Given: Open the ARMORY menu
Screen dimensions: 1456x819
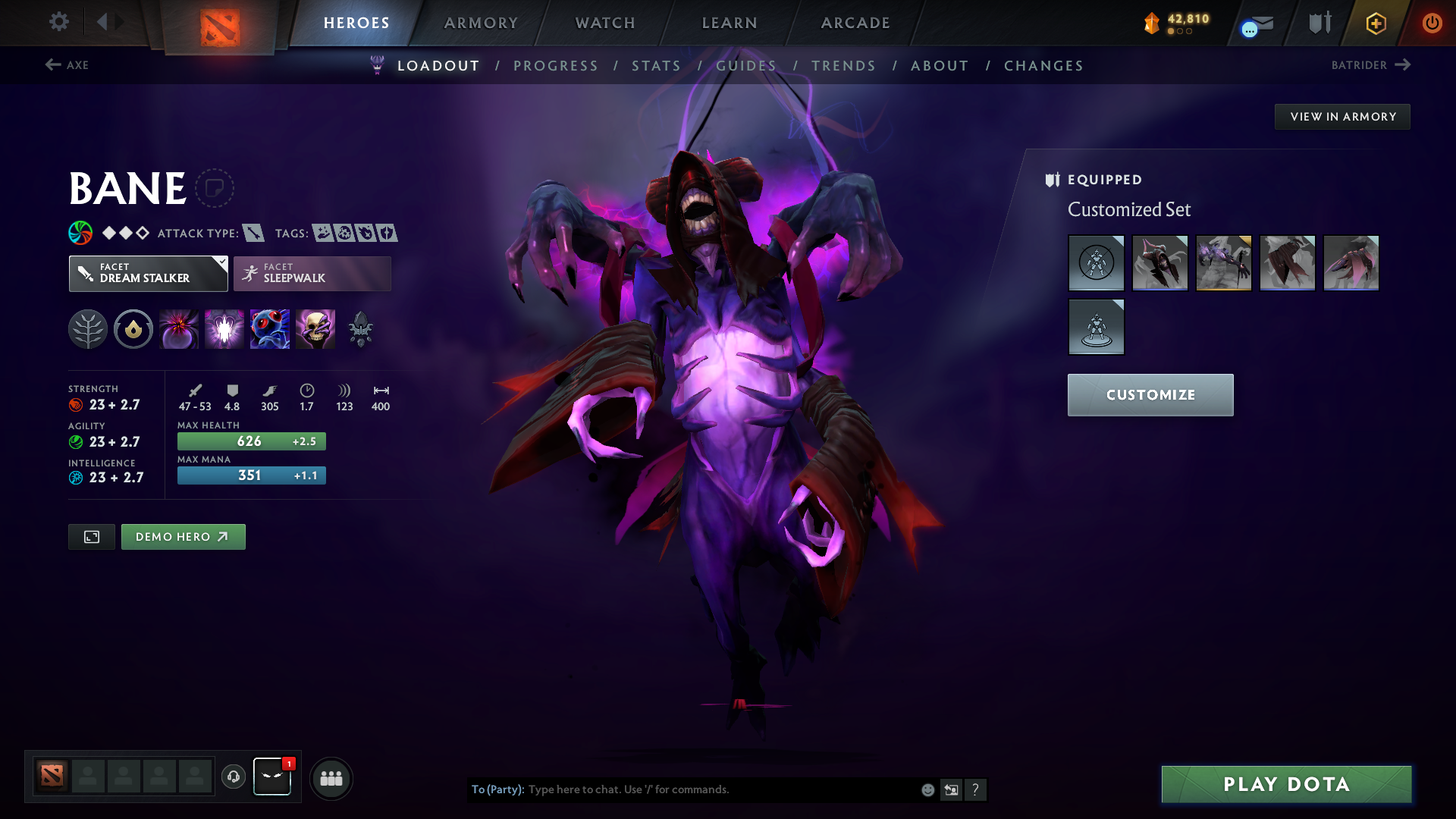Looking at the screenshot, I should [x=481, y=23].
